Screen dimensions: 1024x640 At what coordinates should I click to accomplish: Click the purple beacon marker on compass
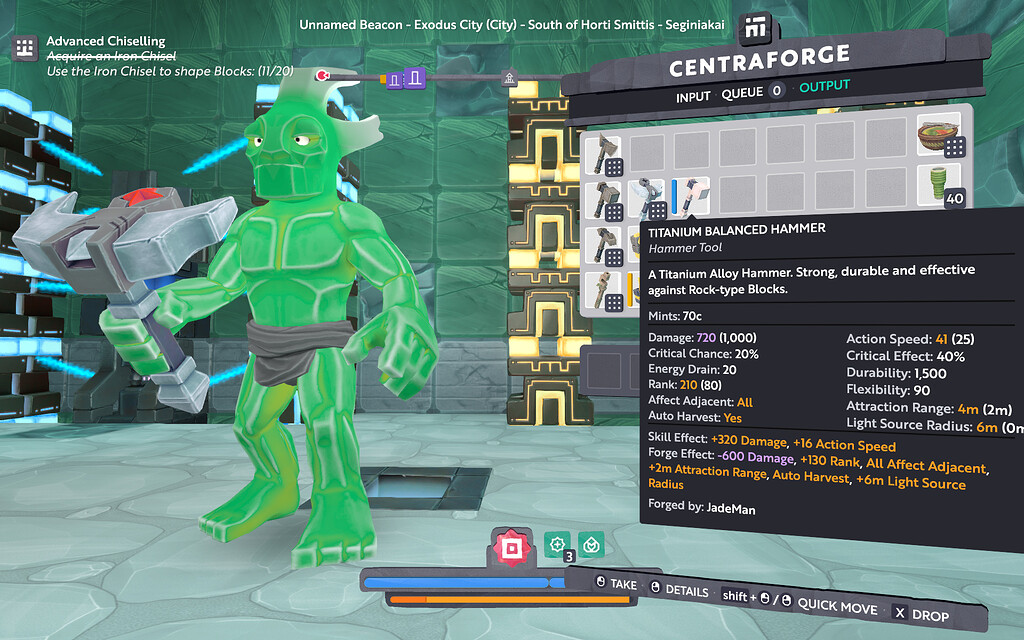(405, 79)
